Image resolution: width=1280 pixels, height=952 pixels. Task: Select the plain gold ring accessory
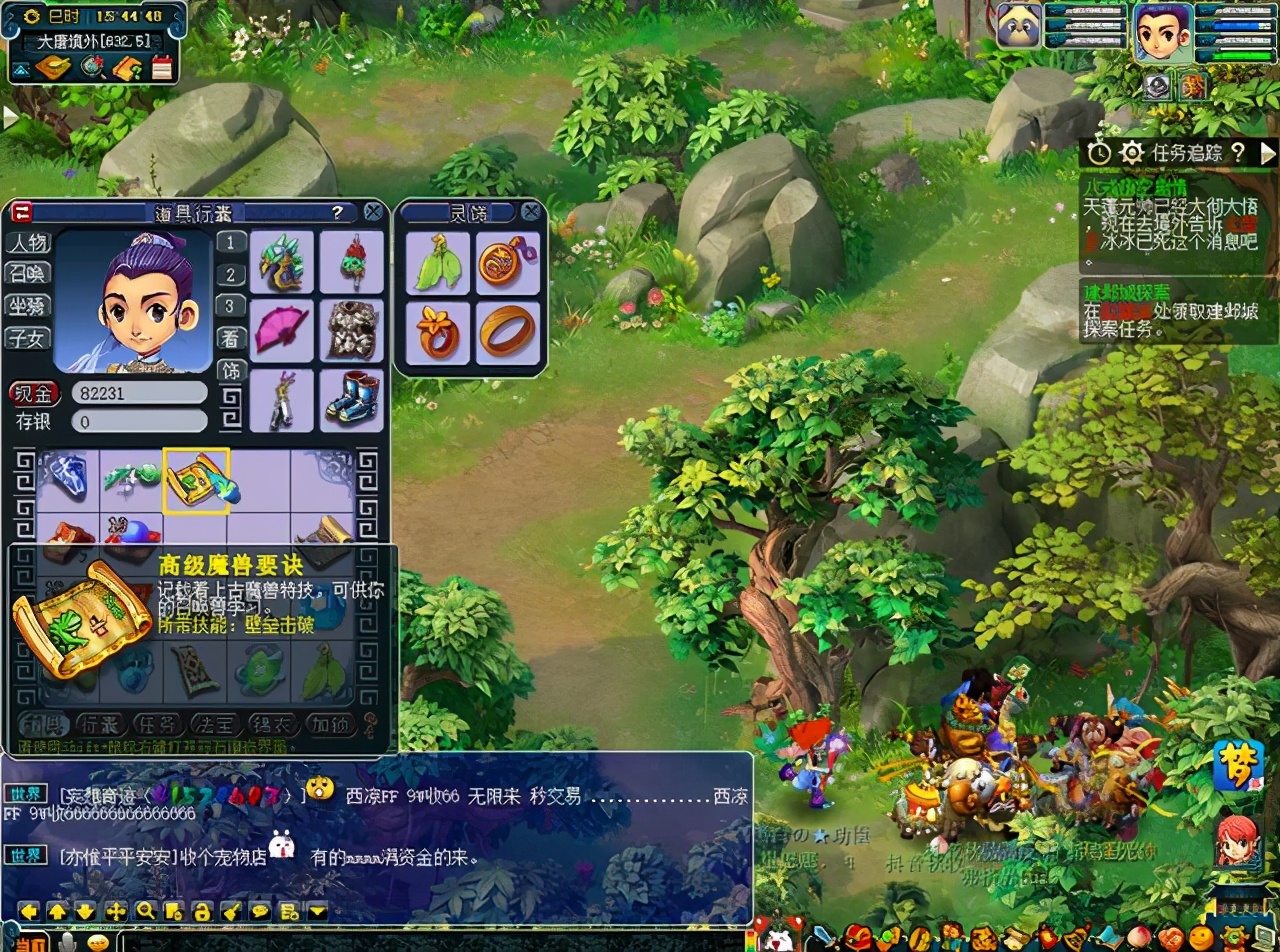507,332
